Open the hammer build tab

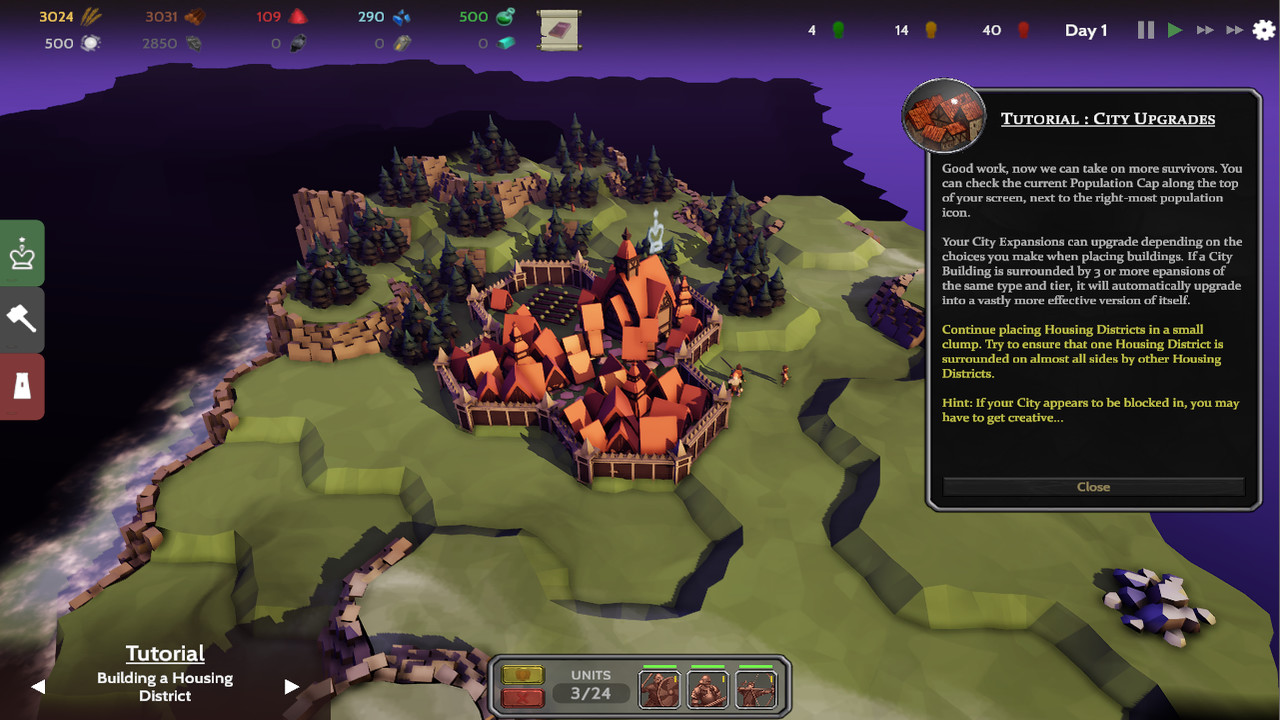tap(22, 319)
